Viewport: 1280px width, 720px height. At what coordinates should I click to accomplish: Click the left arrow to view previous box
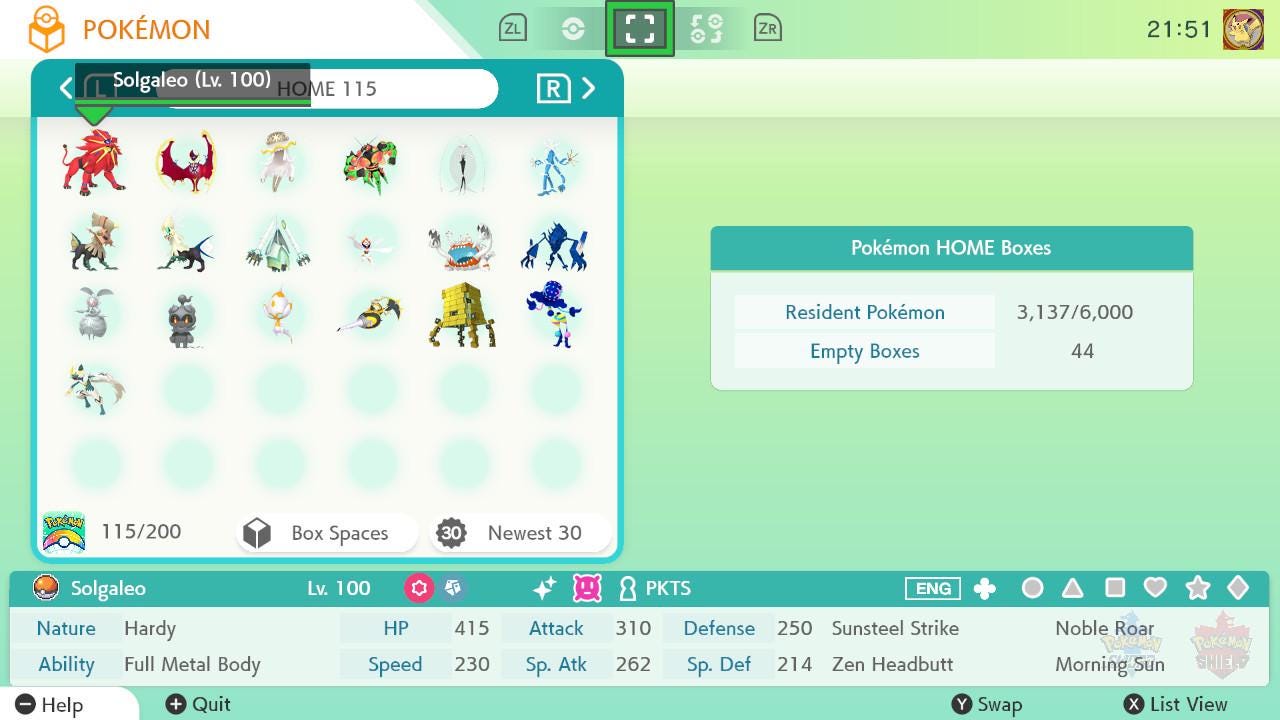[66, 88]
